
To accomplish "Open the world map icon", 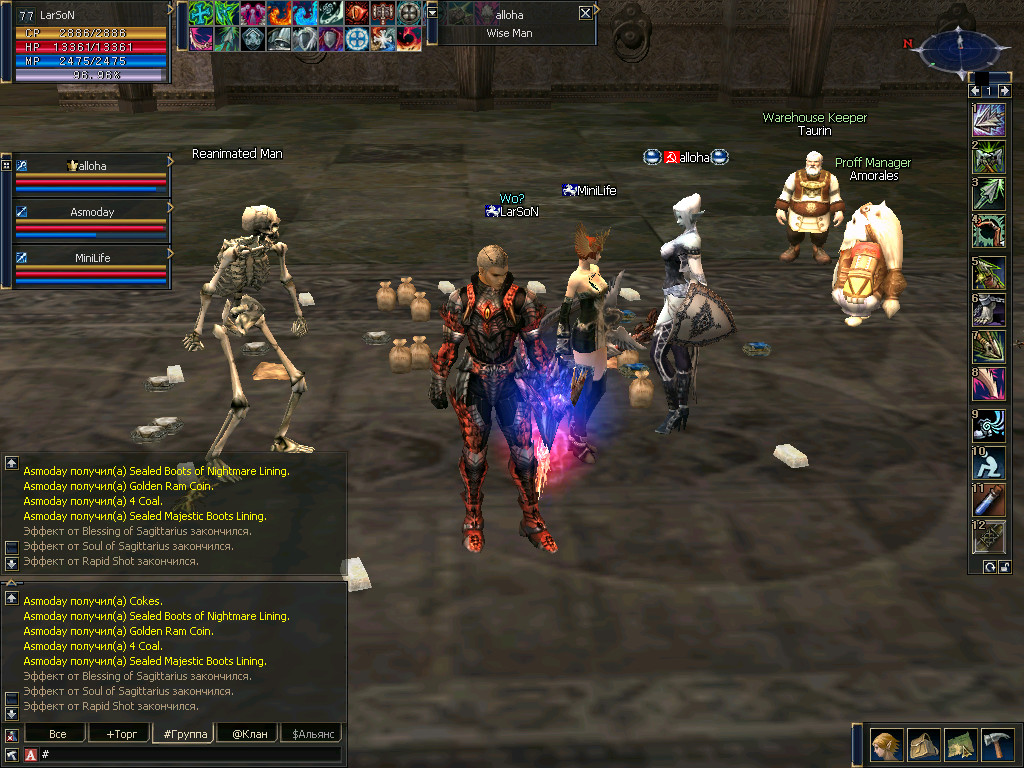I will tap(961, 745).
